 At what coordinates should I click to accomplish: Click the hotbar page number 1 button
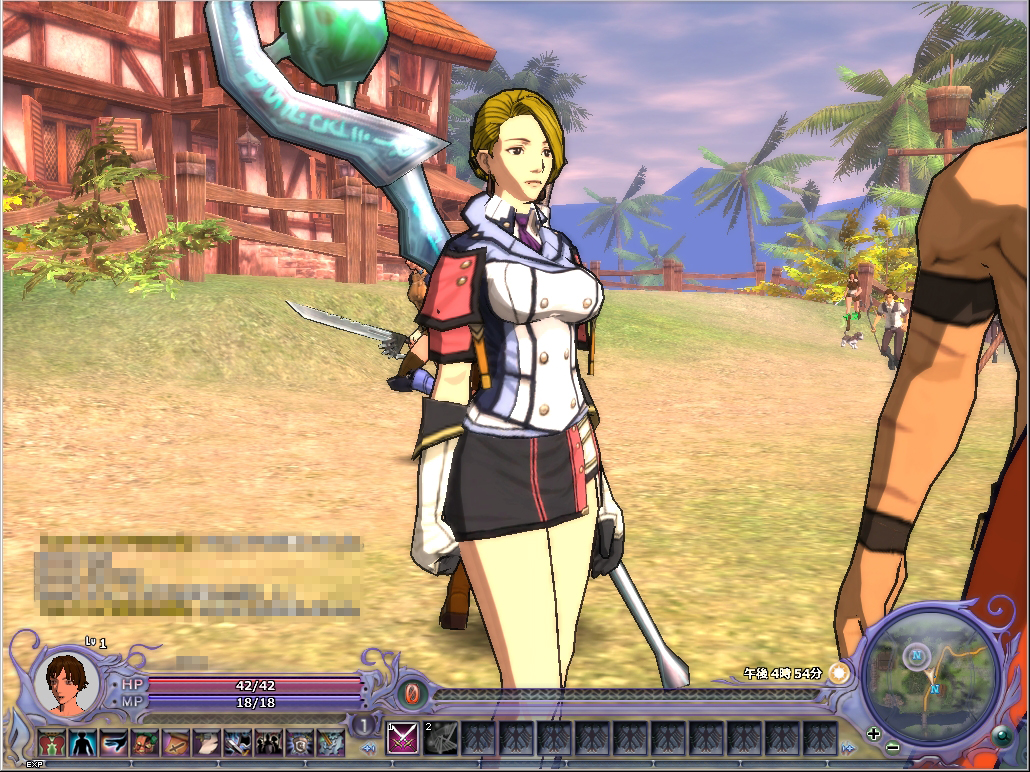tap(366, 725)
